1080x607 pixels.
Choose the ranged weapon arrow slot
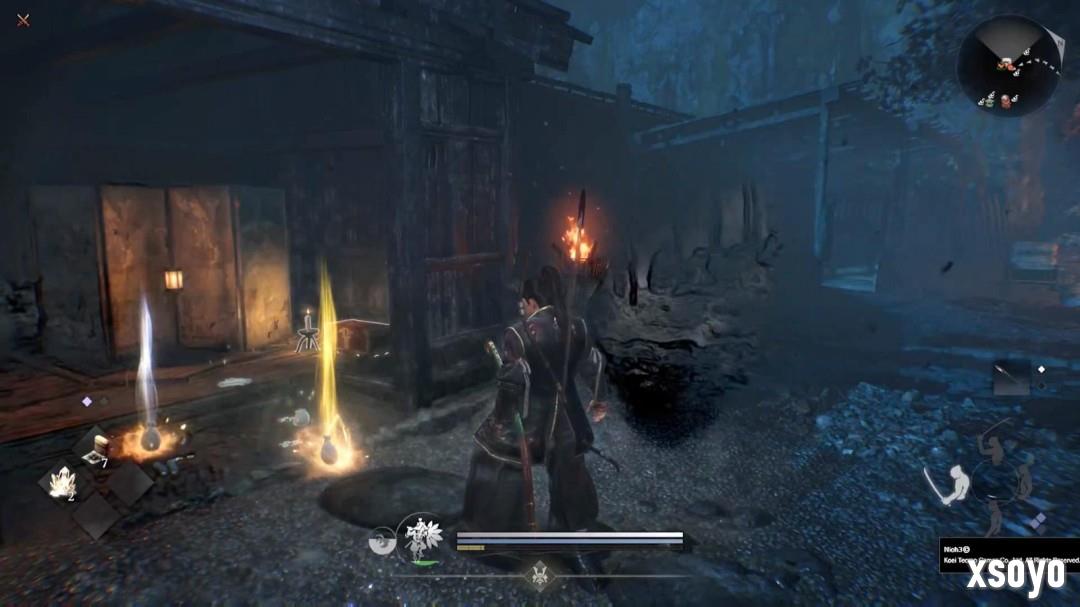coord(1010,378)
